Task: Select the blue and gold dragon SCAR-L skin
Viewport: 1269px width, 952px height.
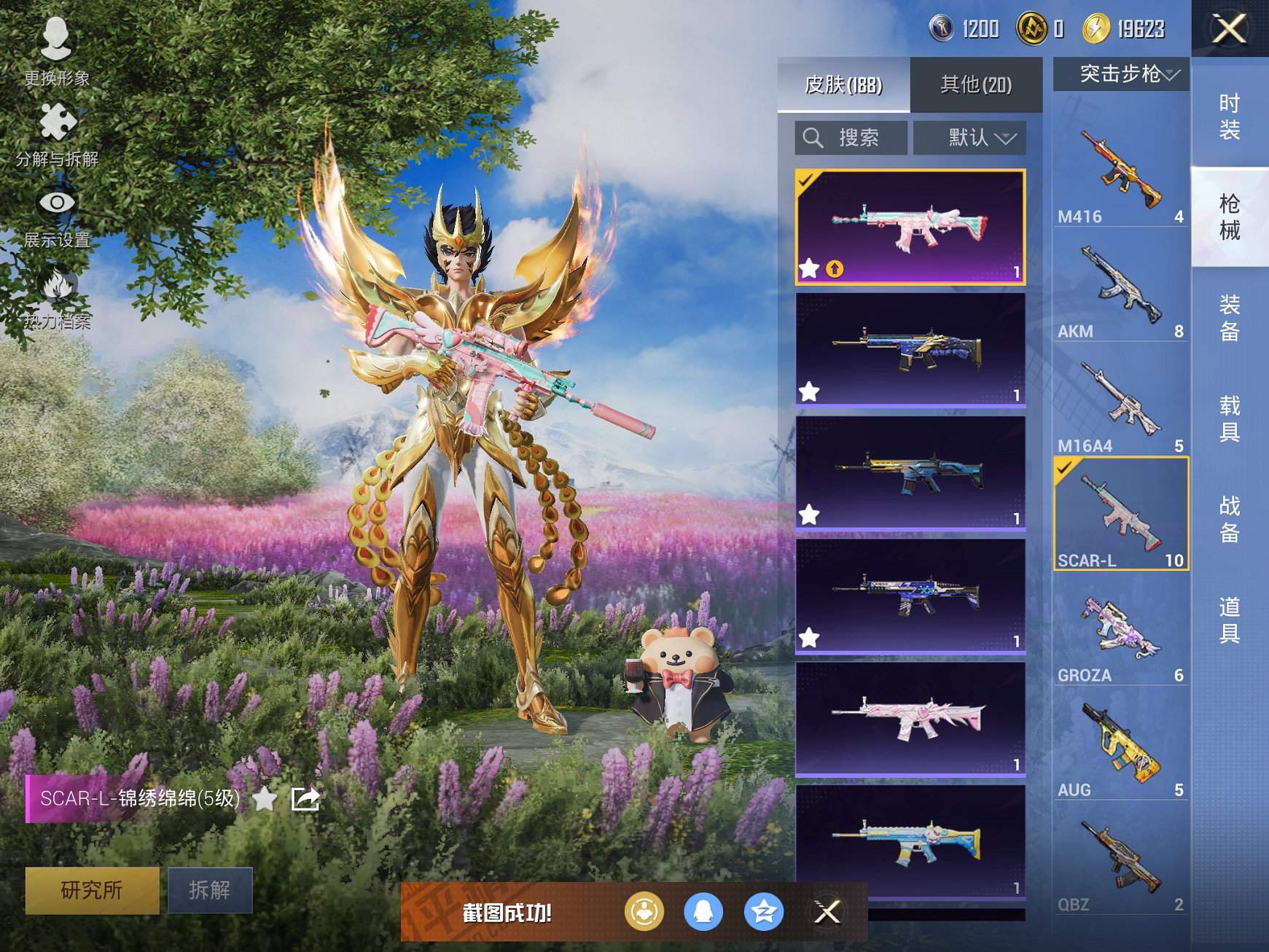Action: (x=910, y=348)
